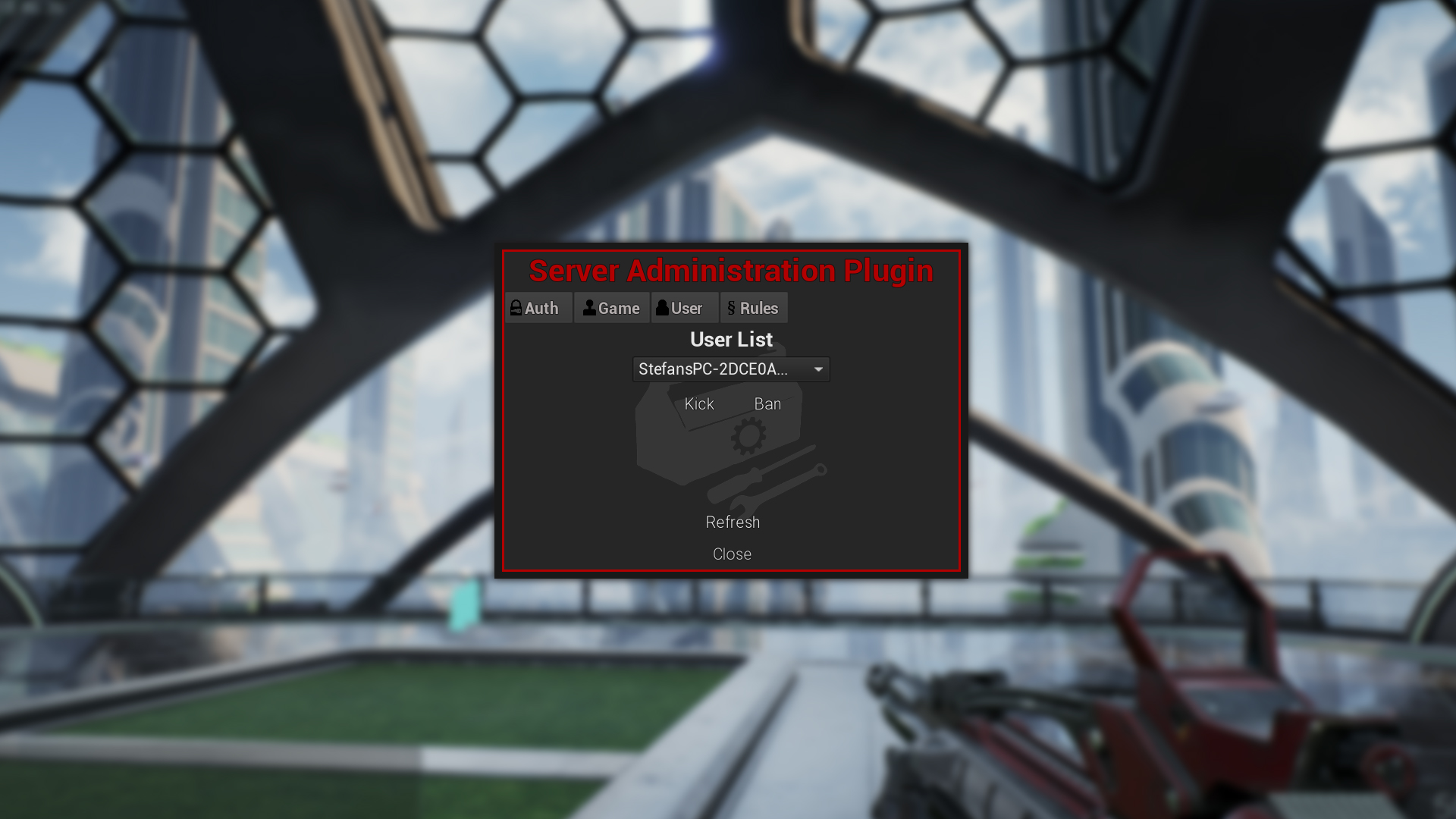This screenshot has height=819, width=1456.
Task: Switch to the Game tab
Action: pyautogui.click(x=611, y=308)
